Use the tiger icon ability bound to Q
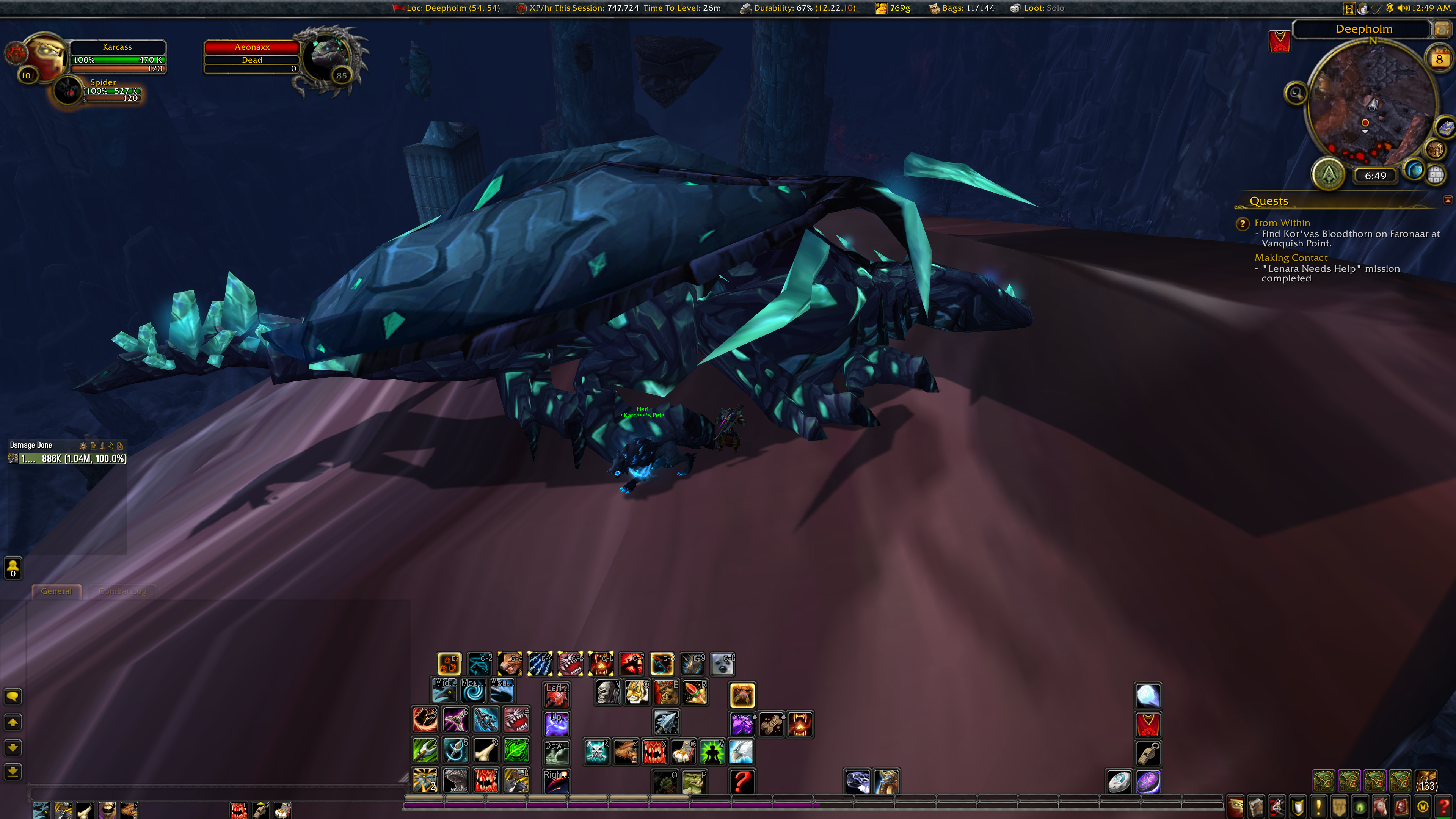 (x=637, y=692)
